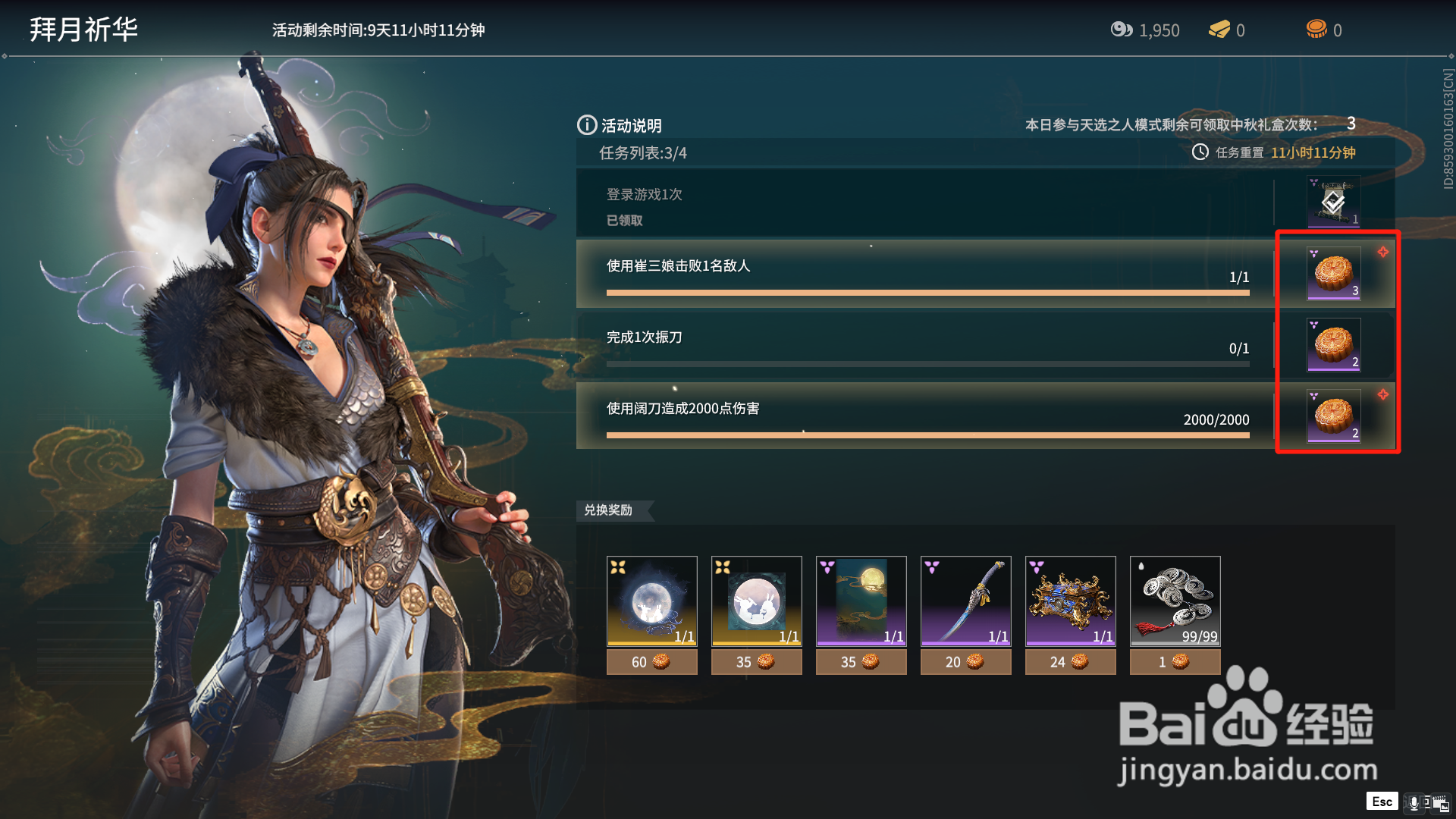Select the mooncake reward for the broadsword damage task

(1333, 417)
